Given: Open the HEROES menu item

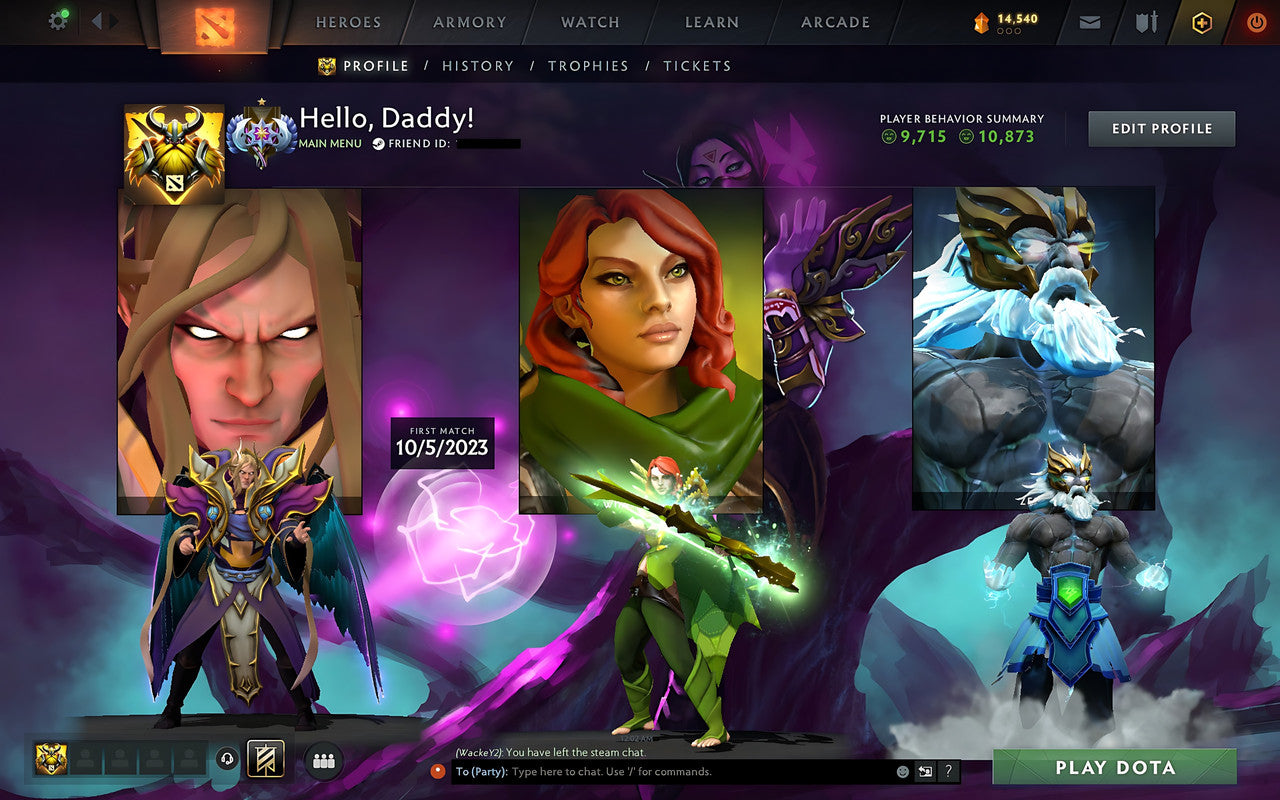Looking at the screenshot, I should point(347,22).
